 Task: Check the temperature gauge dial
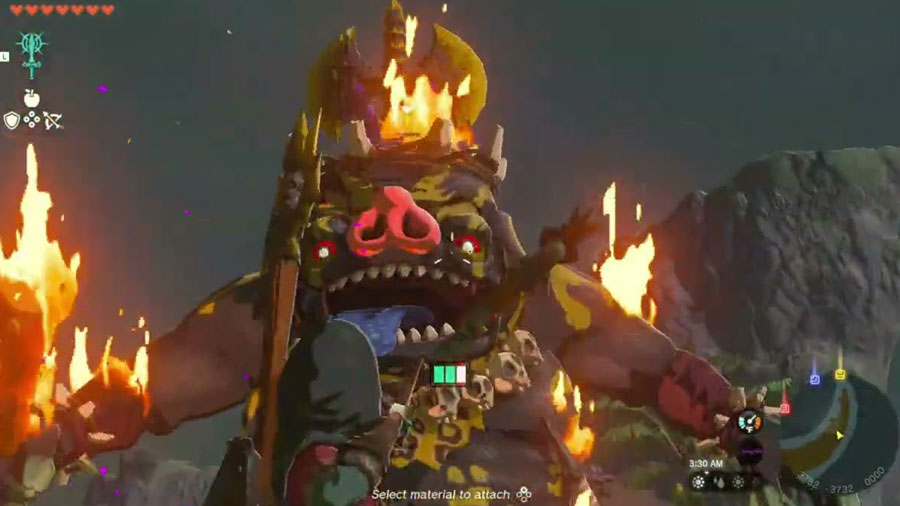(750, 422)
